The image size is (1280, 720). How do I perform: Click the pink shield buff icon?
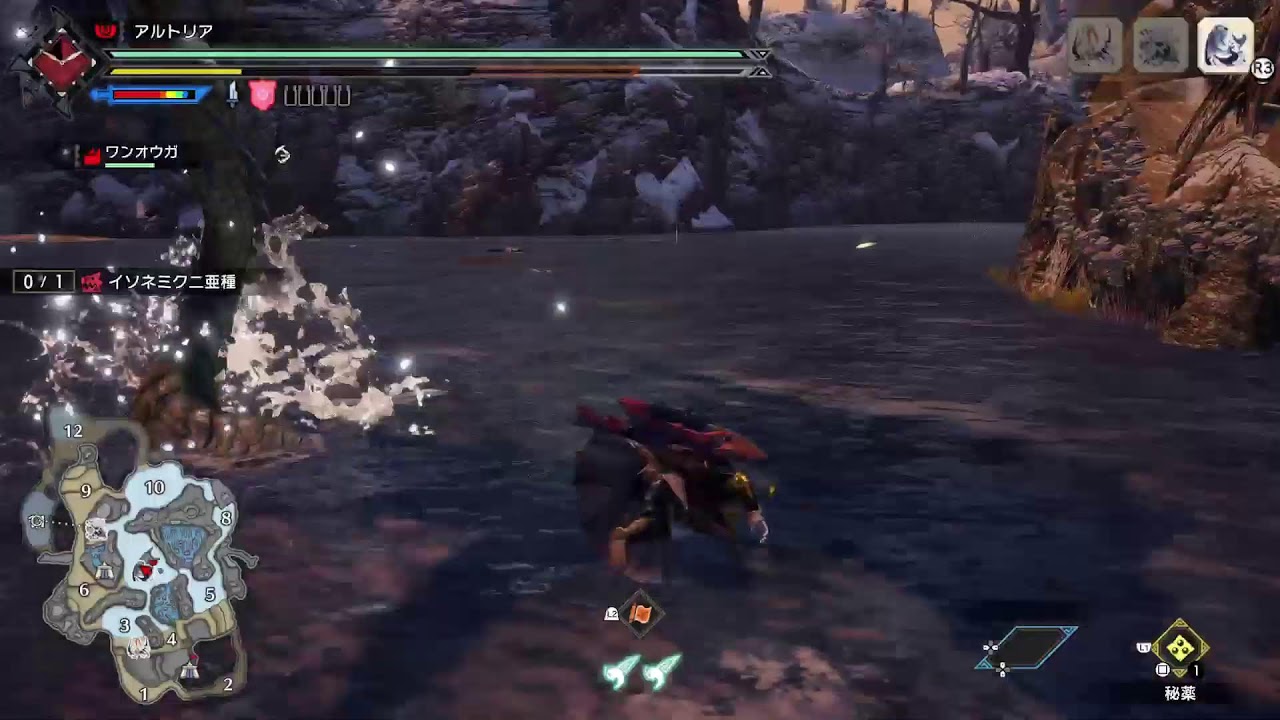[x=261, y=95]
